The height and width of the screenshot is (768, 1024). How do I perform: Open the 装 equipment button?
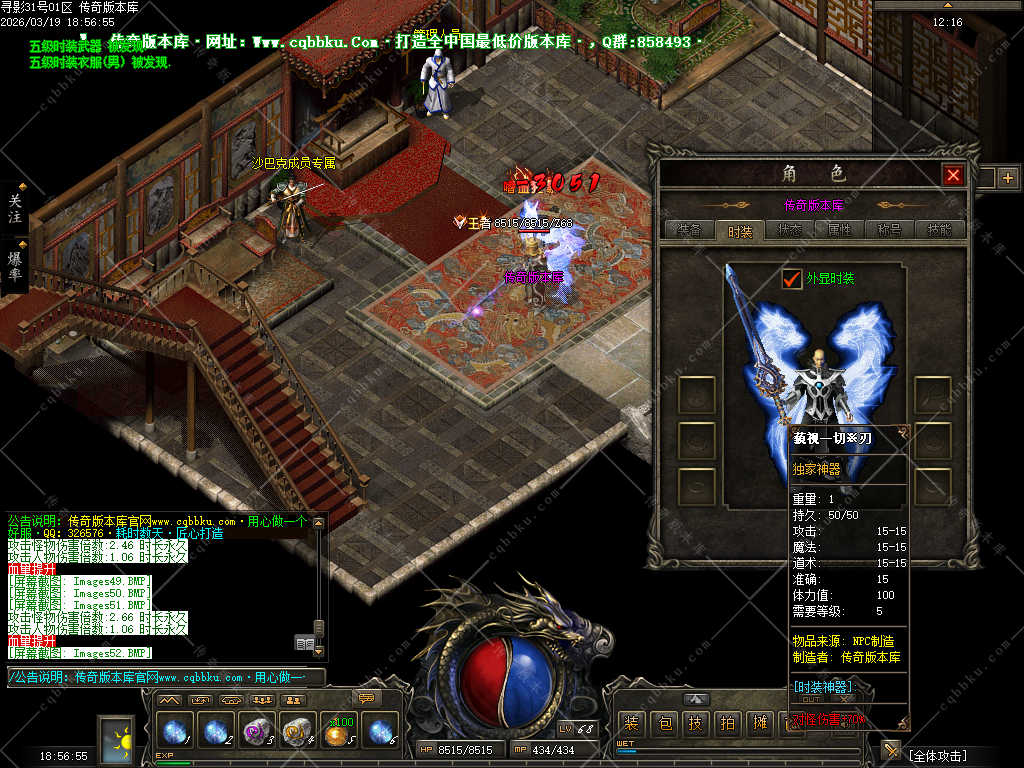click(x=631, y=723)
